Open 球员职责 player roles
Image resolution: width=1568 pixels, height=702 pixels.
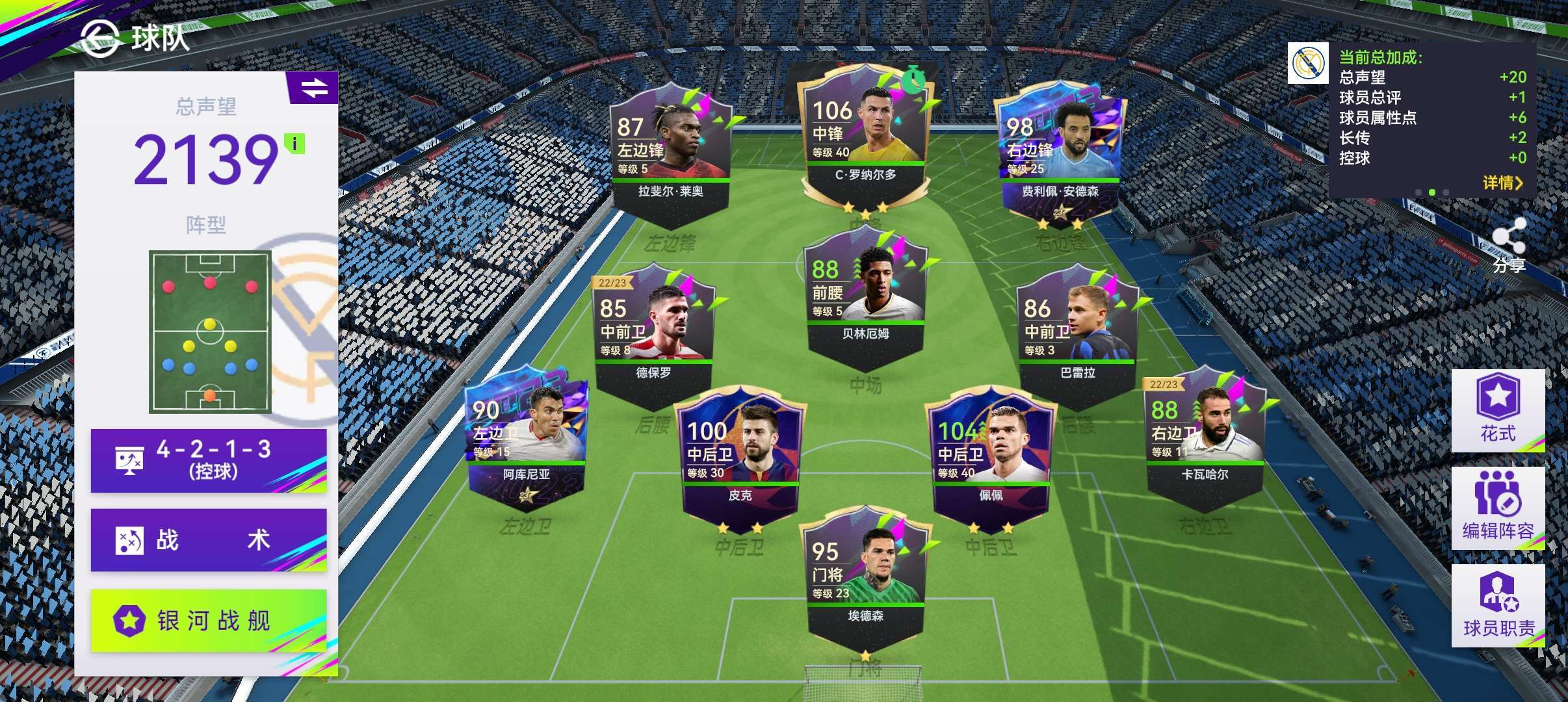coord(1498,605)
